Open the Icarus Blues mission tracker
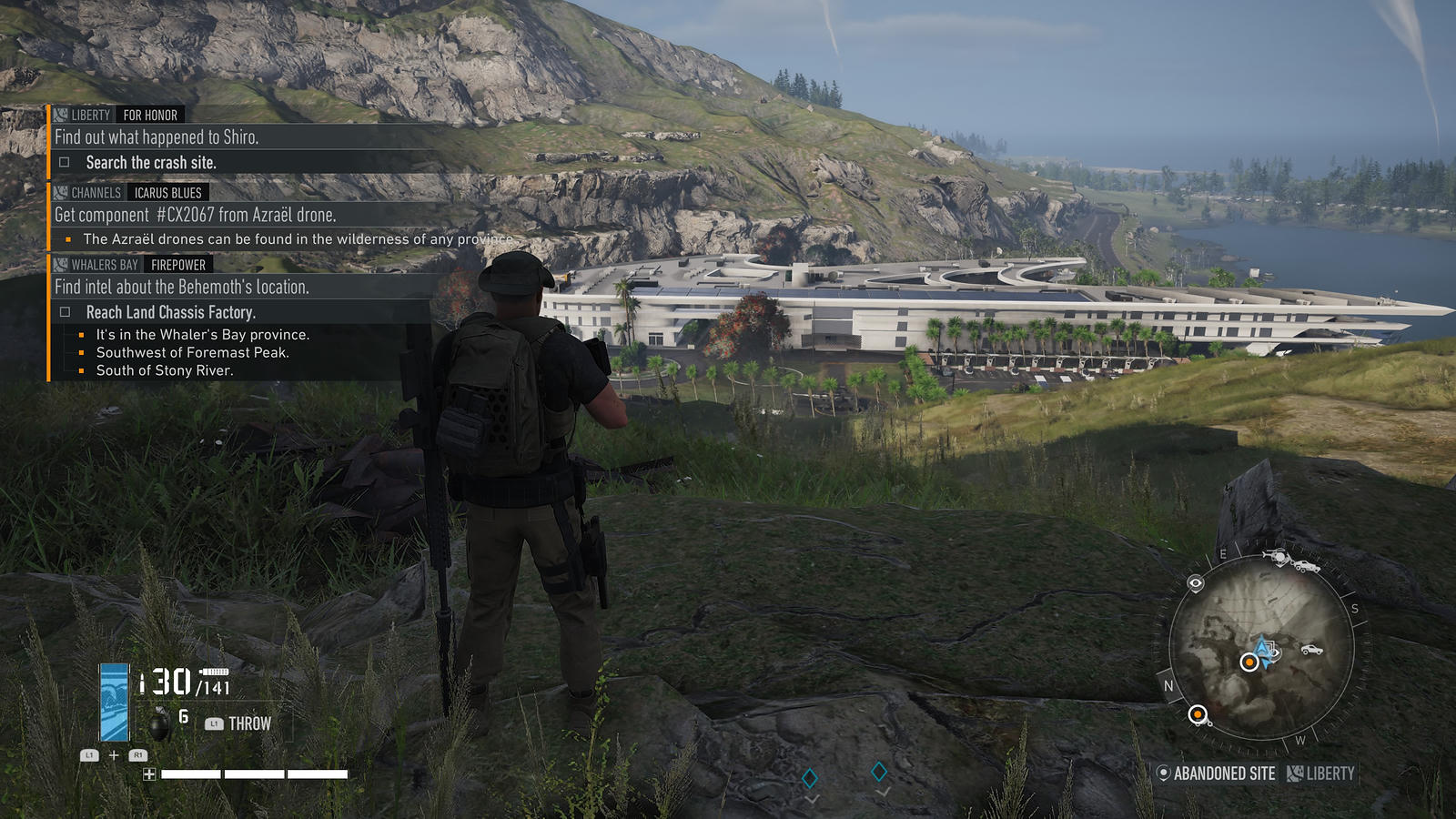This screenshot has height=819, width=1456. point(167,192)
